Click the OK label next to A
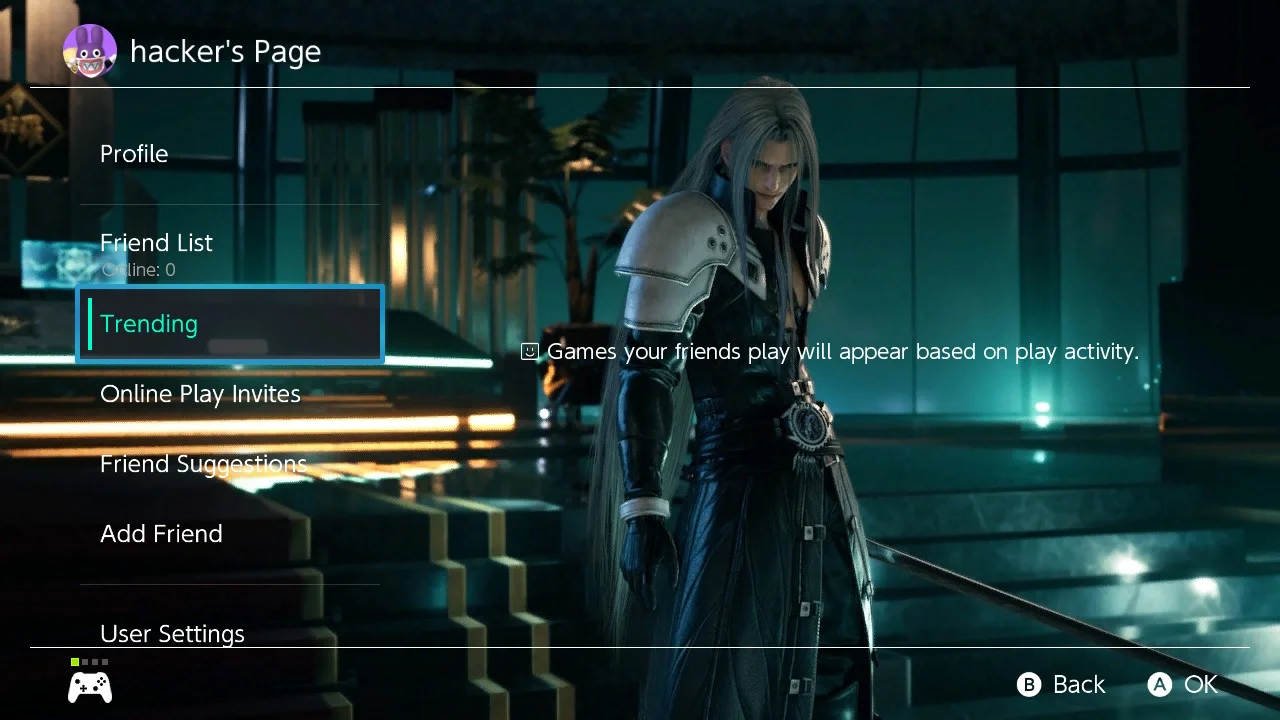 [1202, 685]
